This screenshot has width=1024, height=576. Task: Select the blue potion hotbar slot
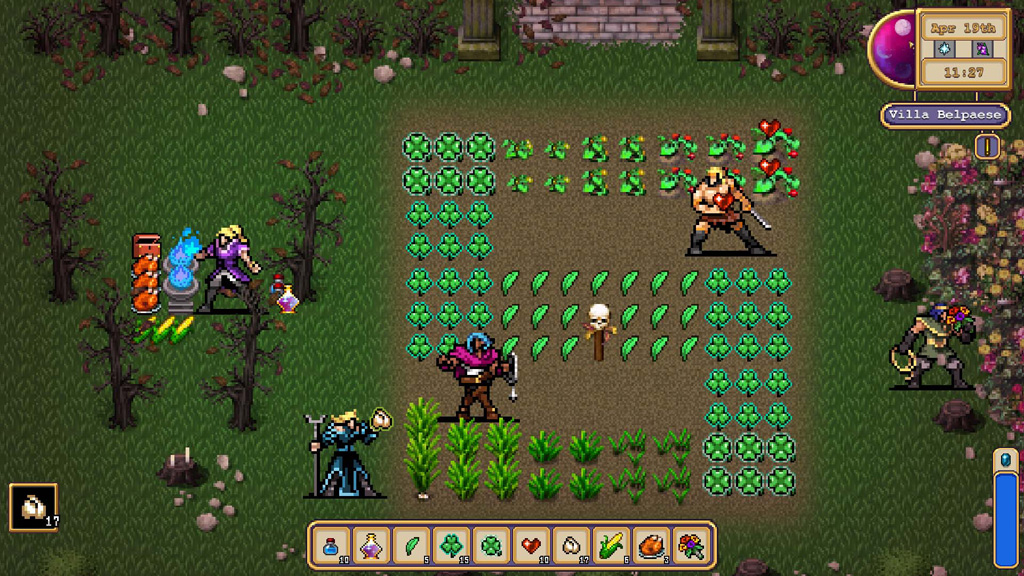click(331, 546)
